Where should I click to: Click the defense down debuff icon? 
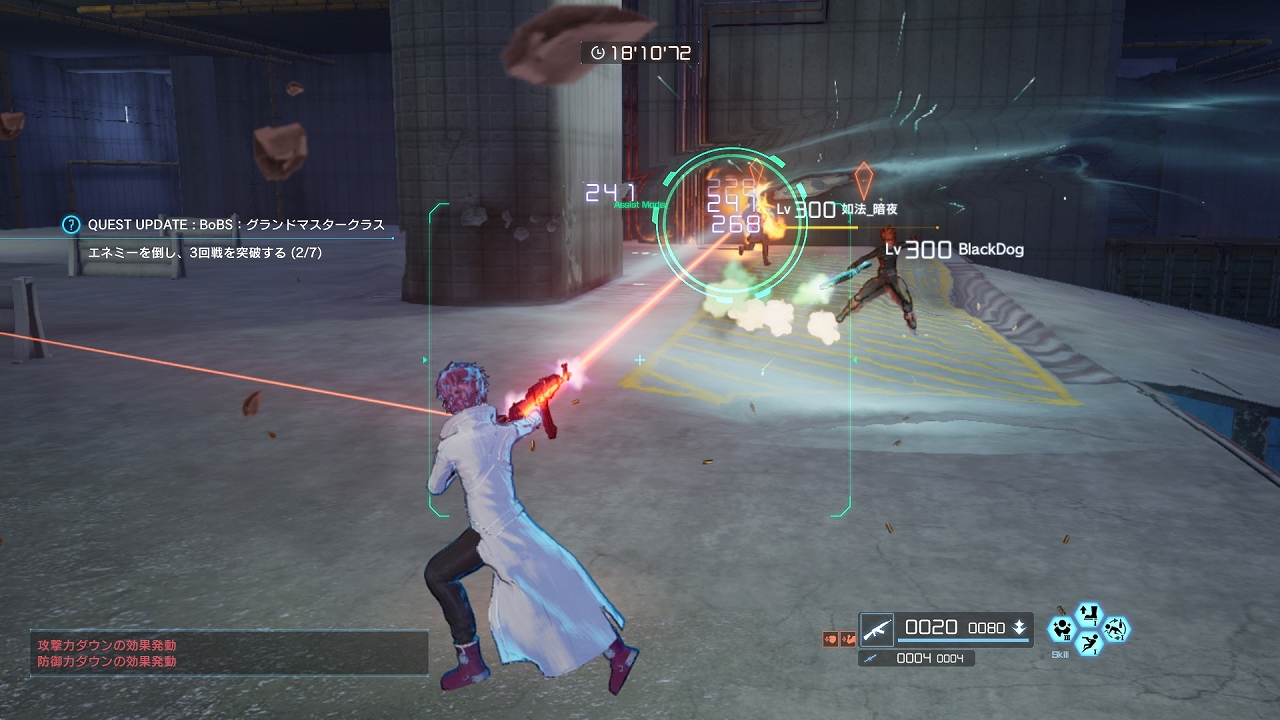[847, 638]
